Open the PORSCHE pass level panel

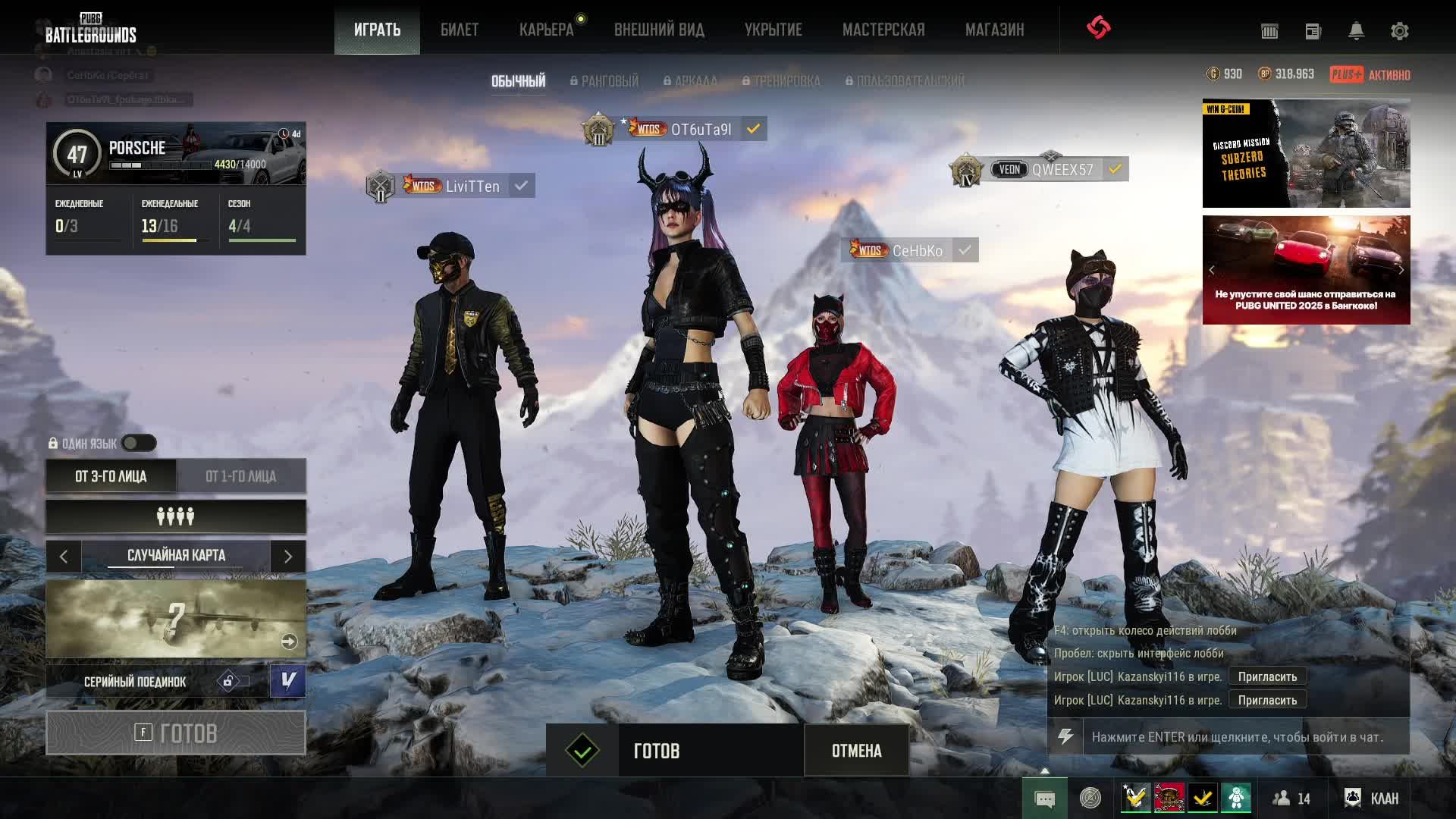pos(176,153)
